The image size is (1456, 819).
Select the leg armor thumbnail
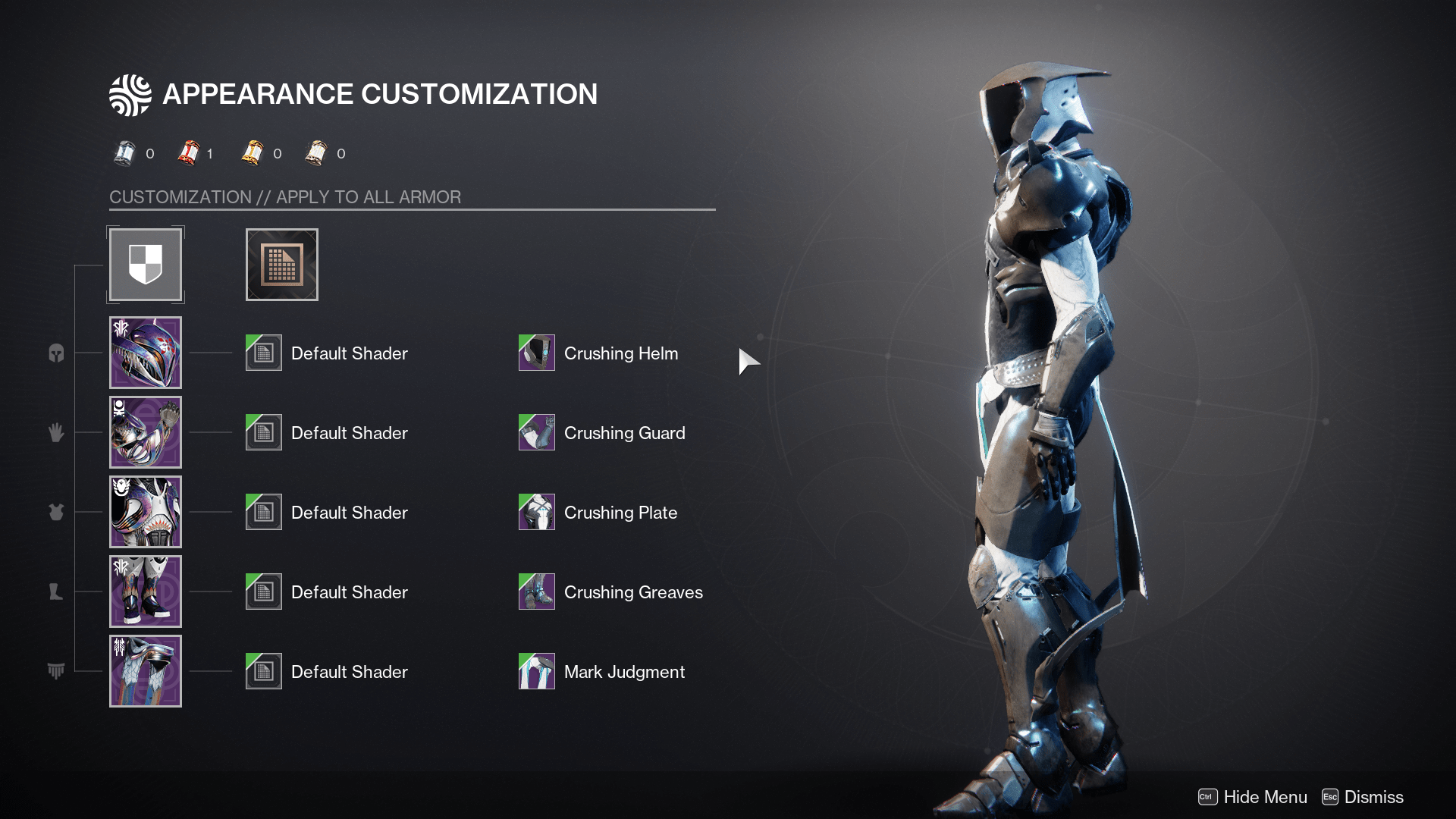click(146, 591)
